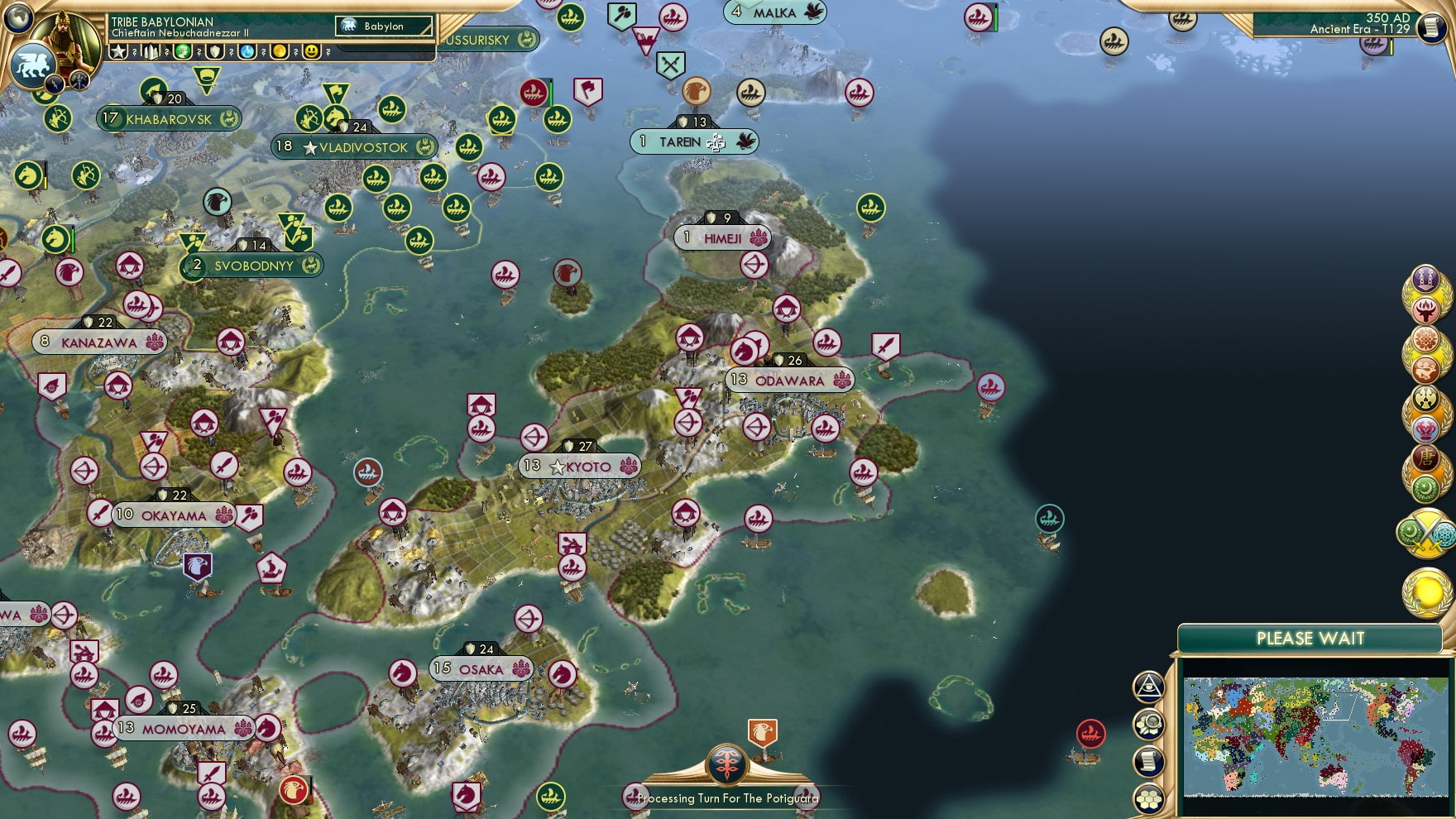1456x819 pixels.
Task: Expand the notification scroll log near minimap
Action: 1148,761
